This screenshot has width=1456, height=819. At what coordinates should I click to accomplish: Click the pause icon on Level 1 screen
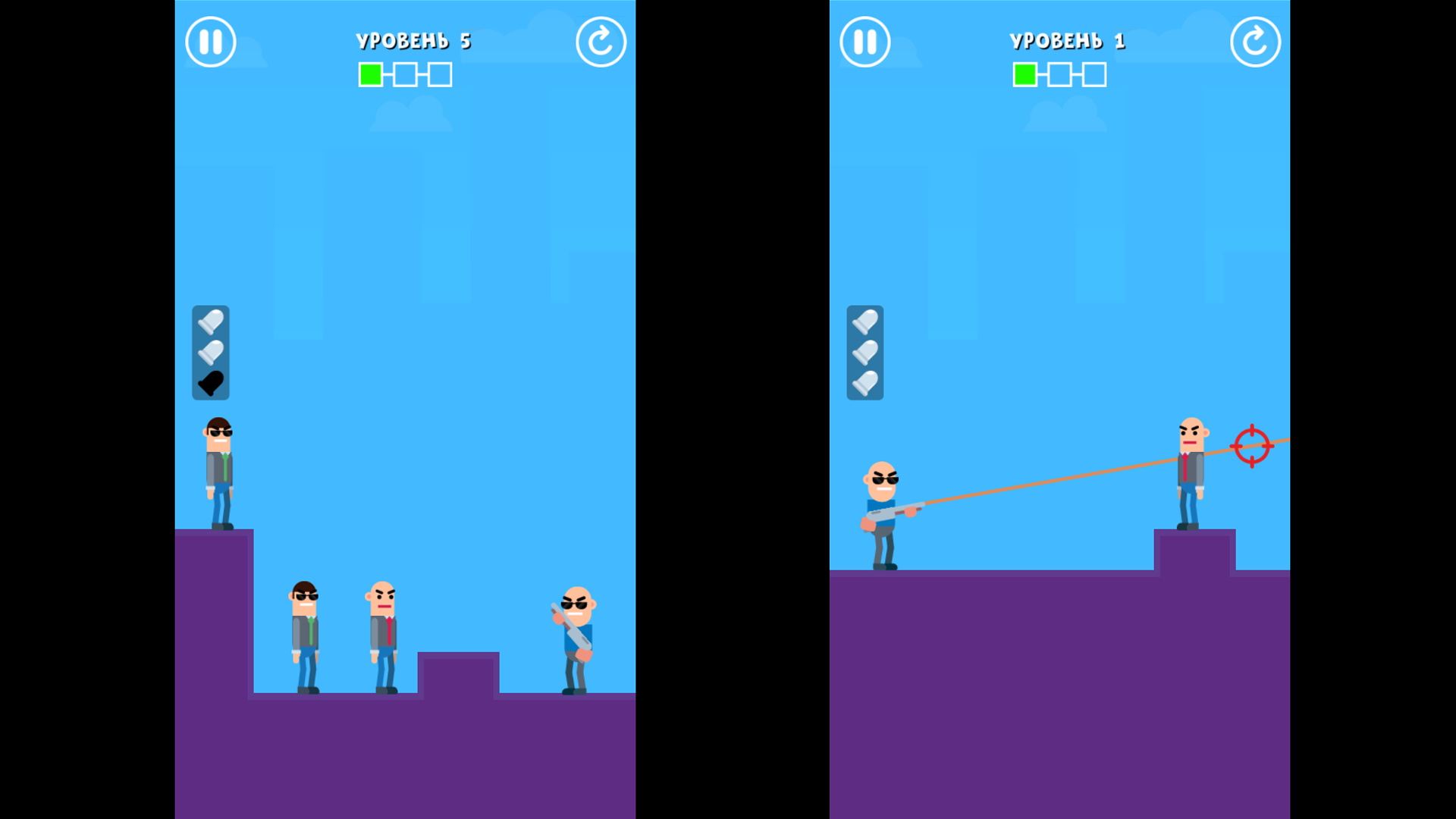point(864,42)
